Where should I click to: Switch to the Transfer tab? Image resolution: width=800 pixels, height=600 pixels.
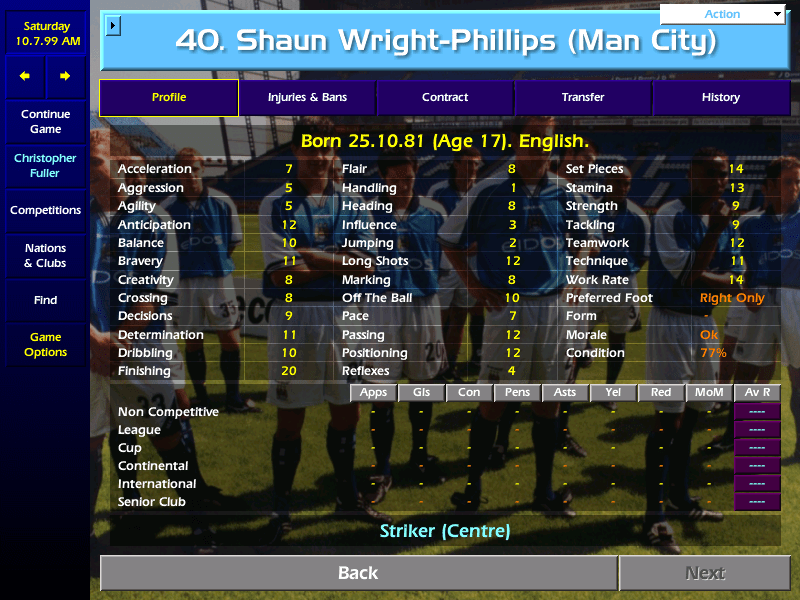coord(583,97)
